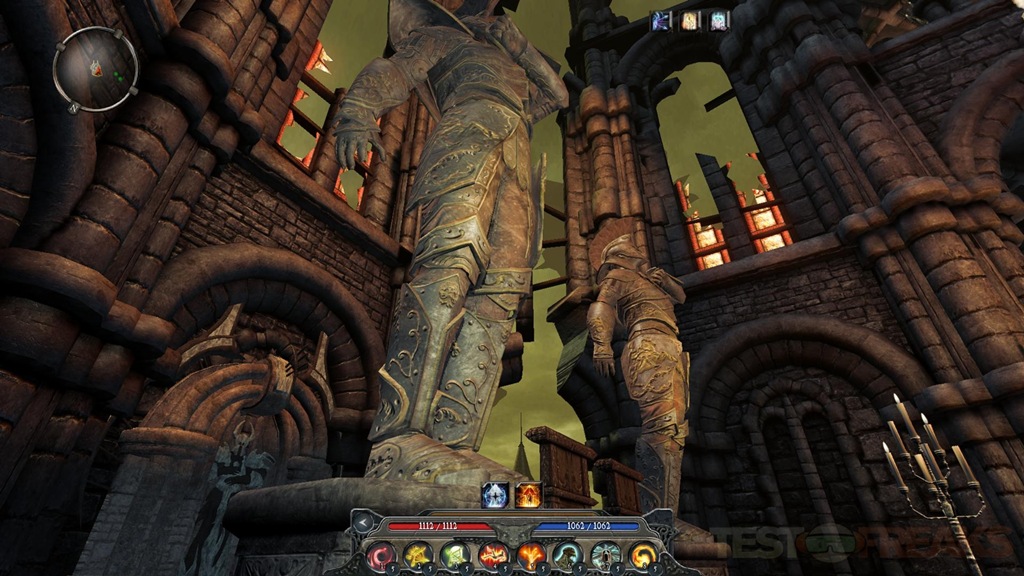Click the fiery figure buff icon above hotbar
The width and height of the screenshot is (1024, 576).
click(528, 494)
